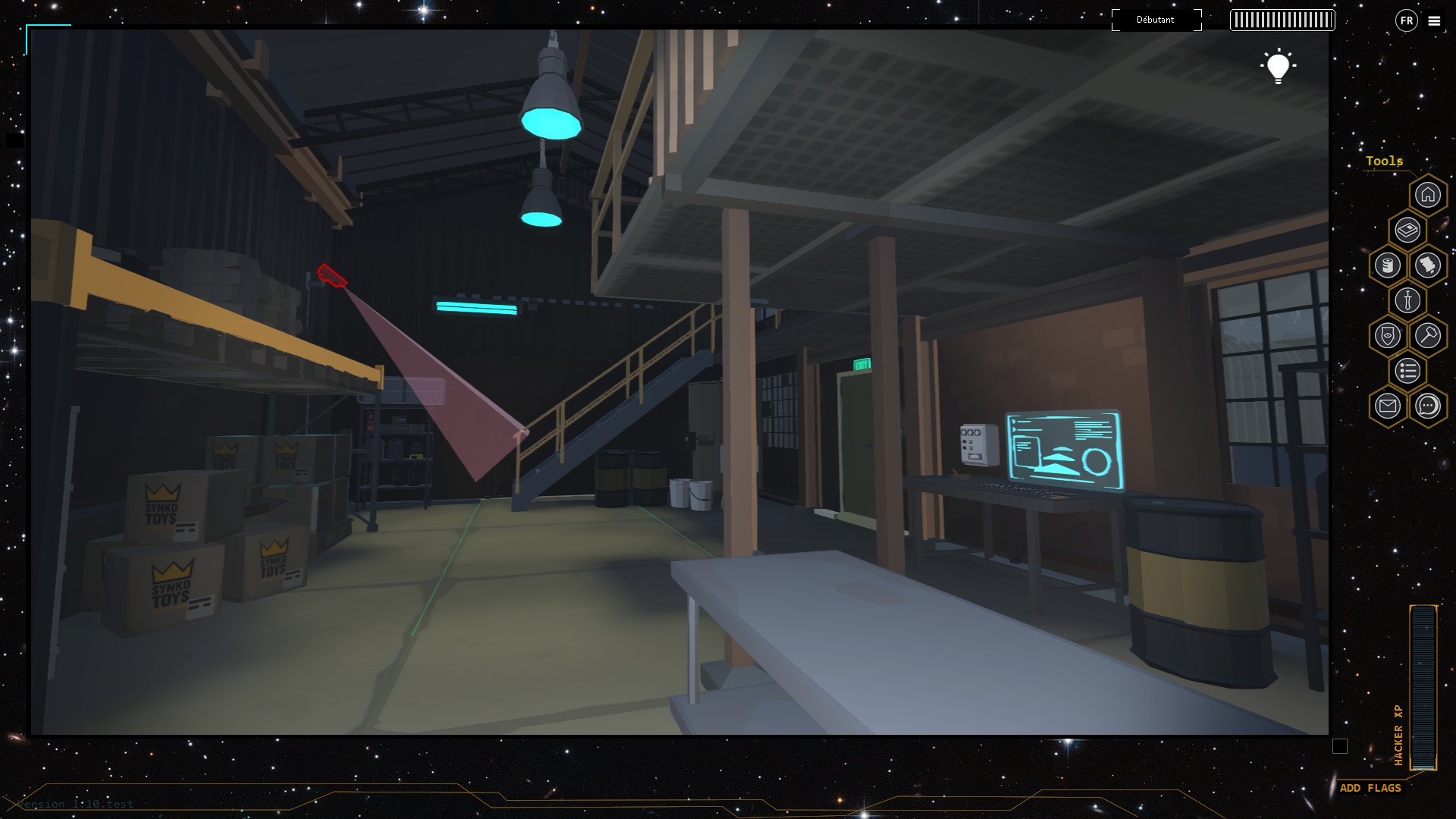Open the chat bubble tool
Screen dimensions: 1456x819
1429,405
